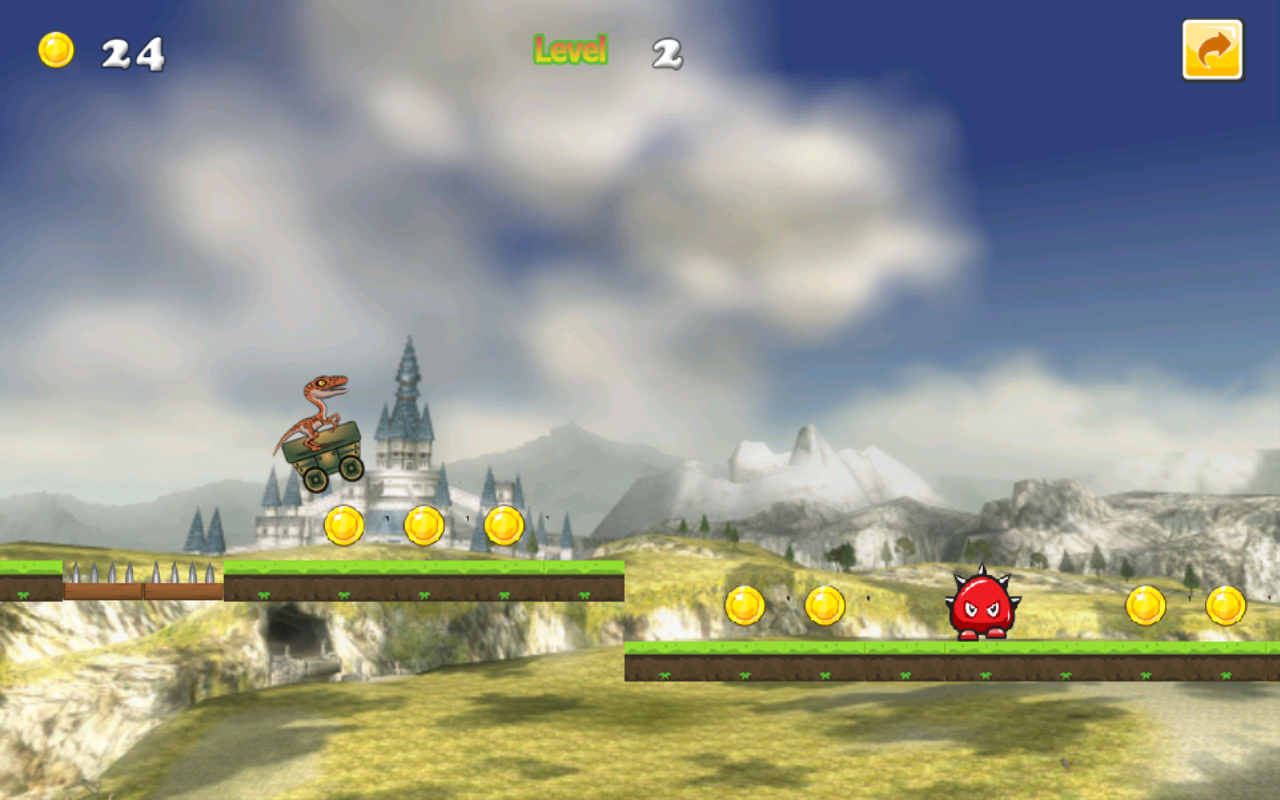Tap the coin icon in the HUD

point(57,47)
